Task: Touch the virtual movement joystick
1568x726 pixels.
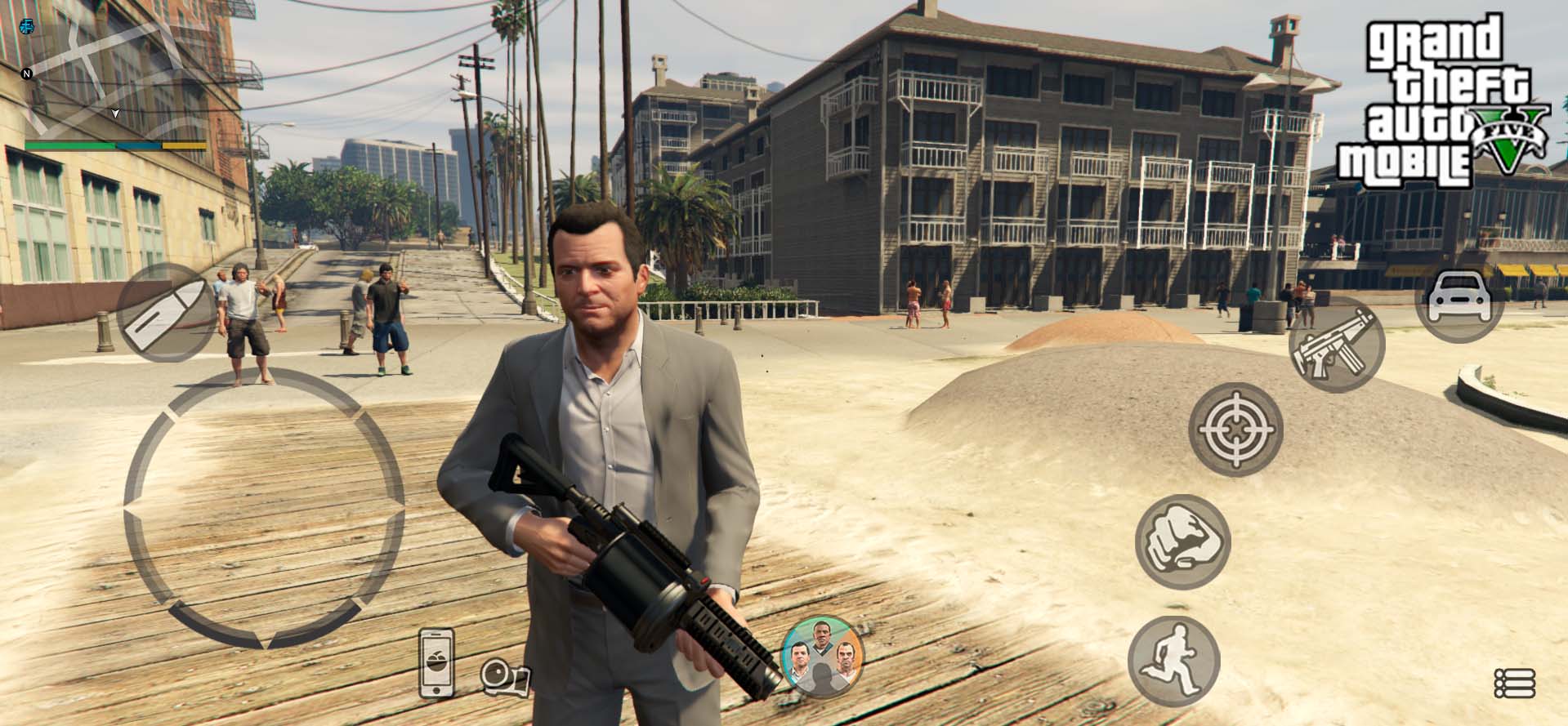Action: pos(264,510)
